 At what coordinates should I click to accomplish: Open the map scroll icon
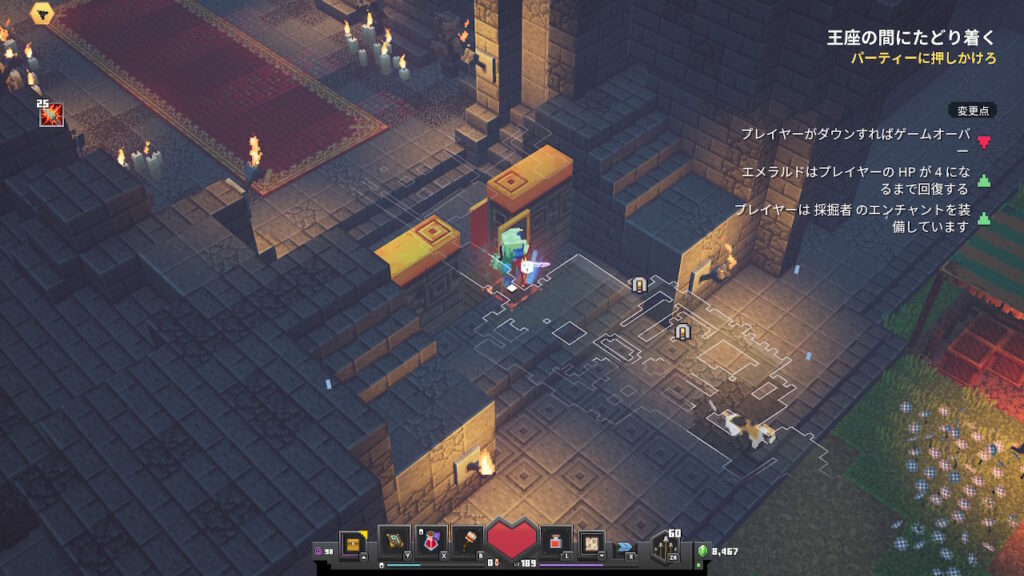coord(592,542)
